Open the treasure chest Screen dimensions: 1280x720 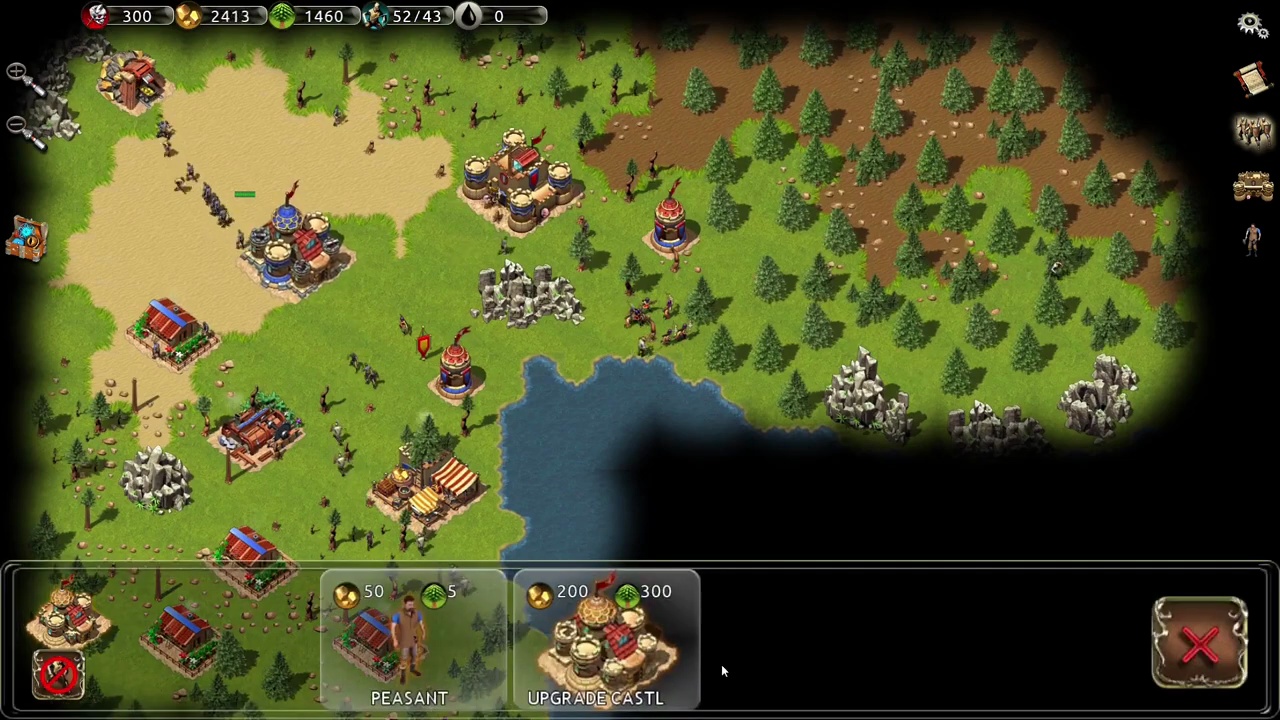point(27,240)
